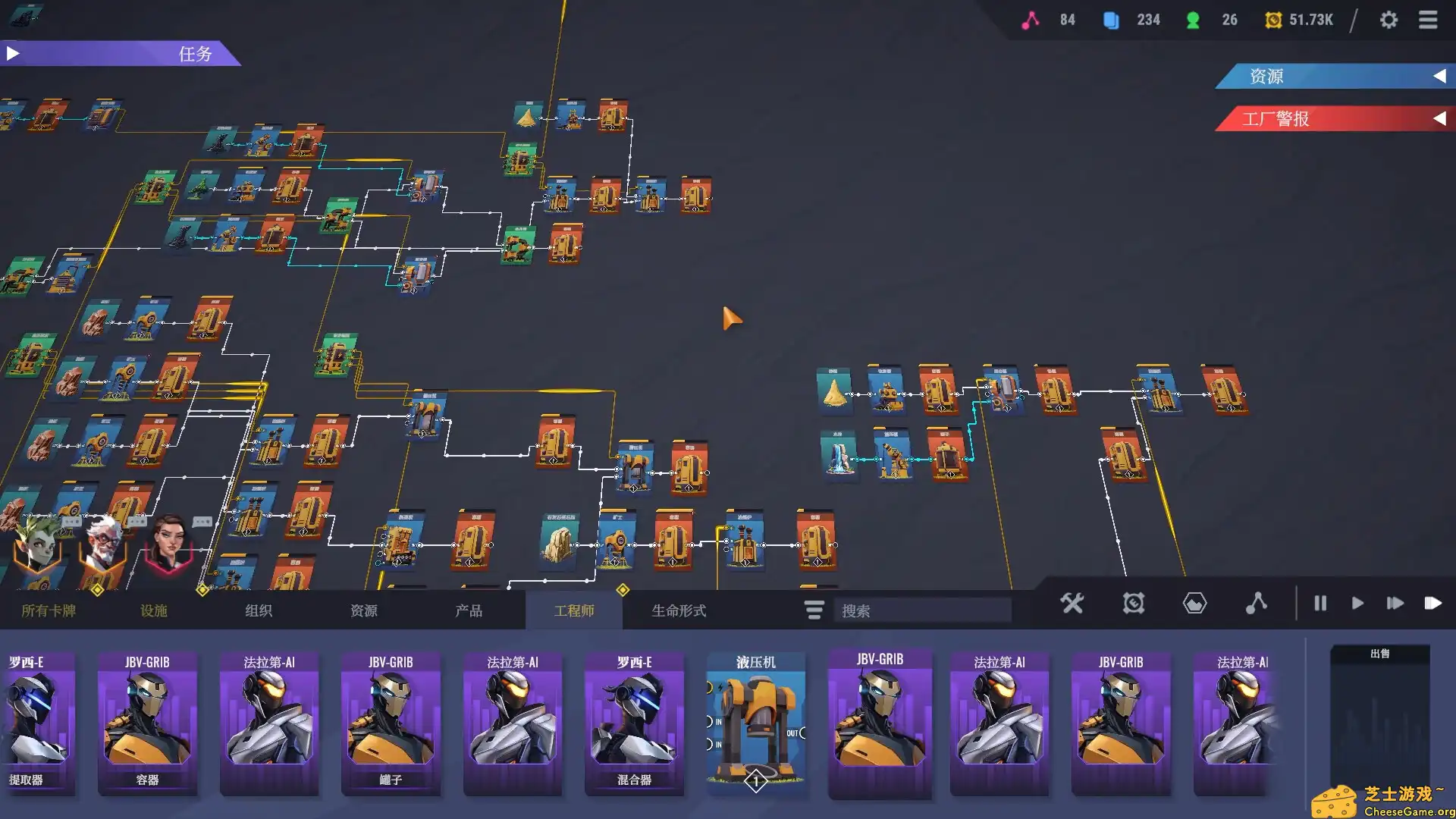Click the filter icon beside search bar
Viewport: 1456px width, 819px height.
(813, 610)
